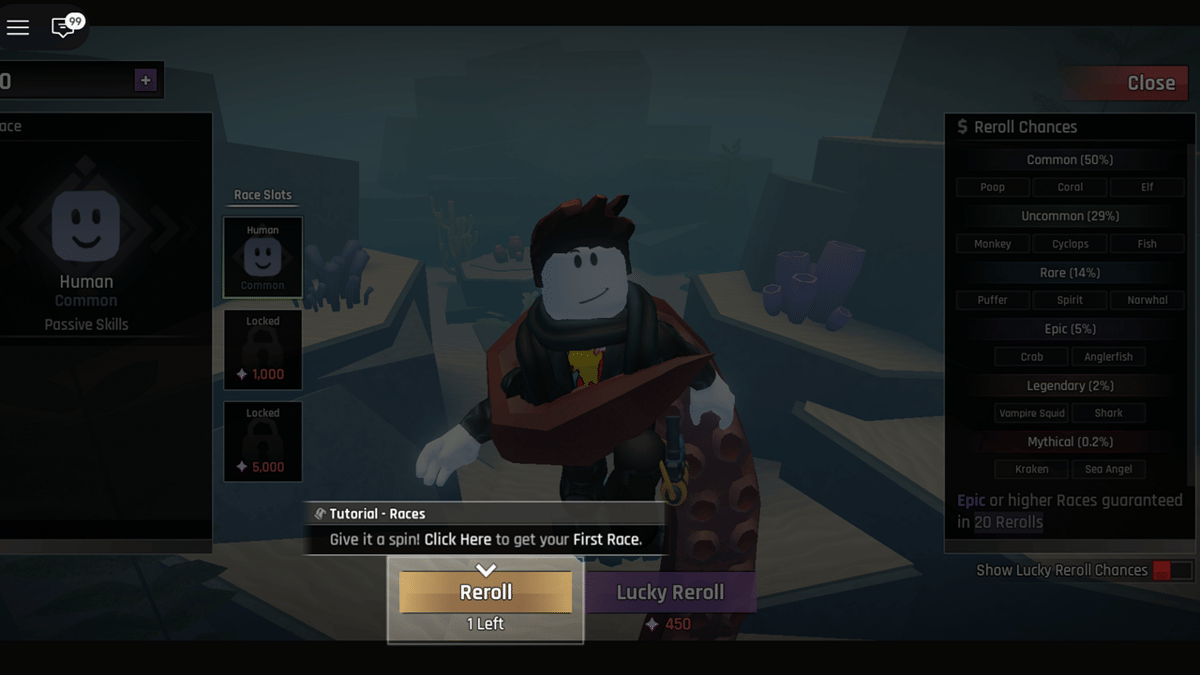Select the Puffer race entry
The image size is (1200, 675).
993,300
